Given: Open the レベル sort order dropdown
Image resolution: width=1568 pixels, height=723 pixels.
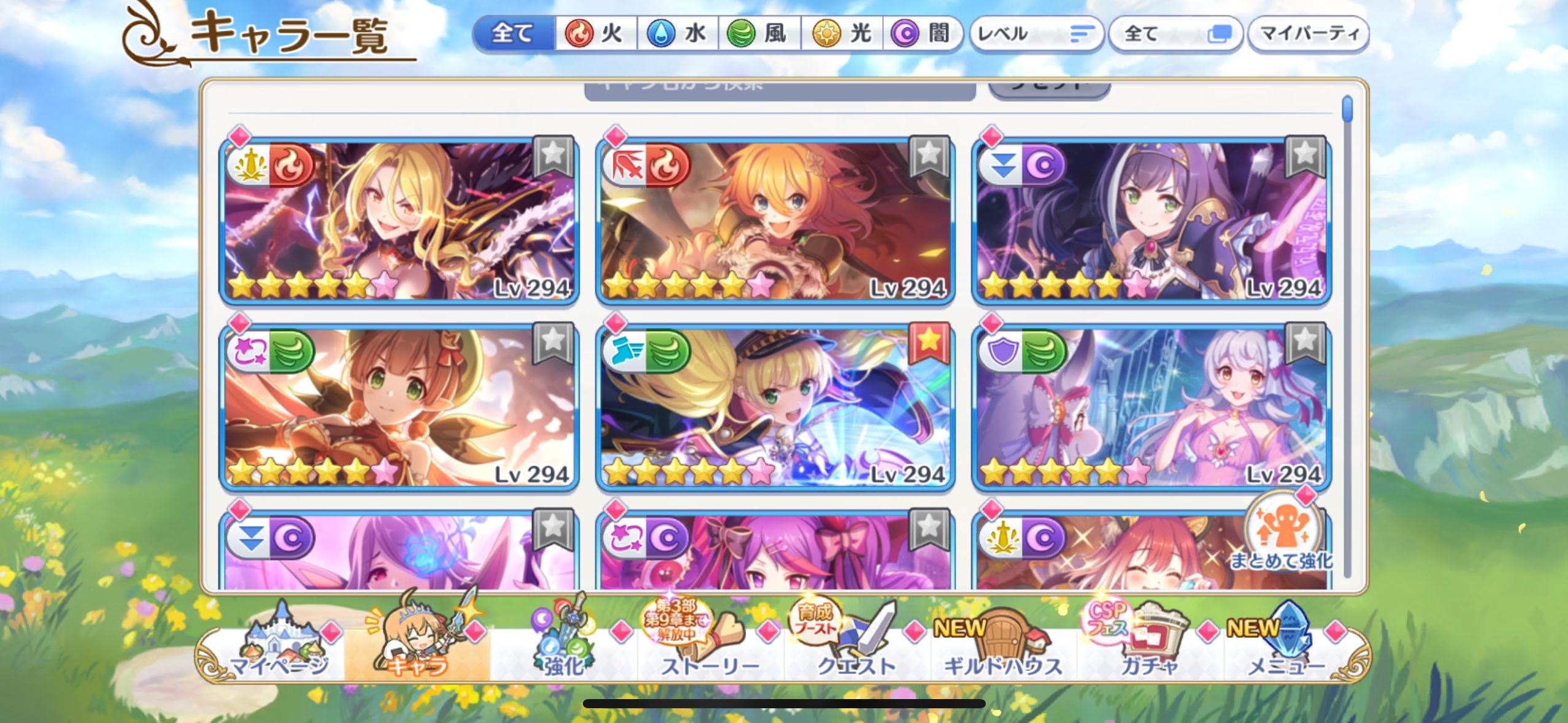Looking at the screenshot, I should pyautogui.click(x=1036, y=34).
